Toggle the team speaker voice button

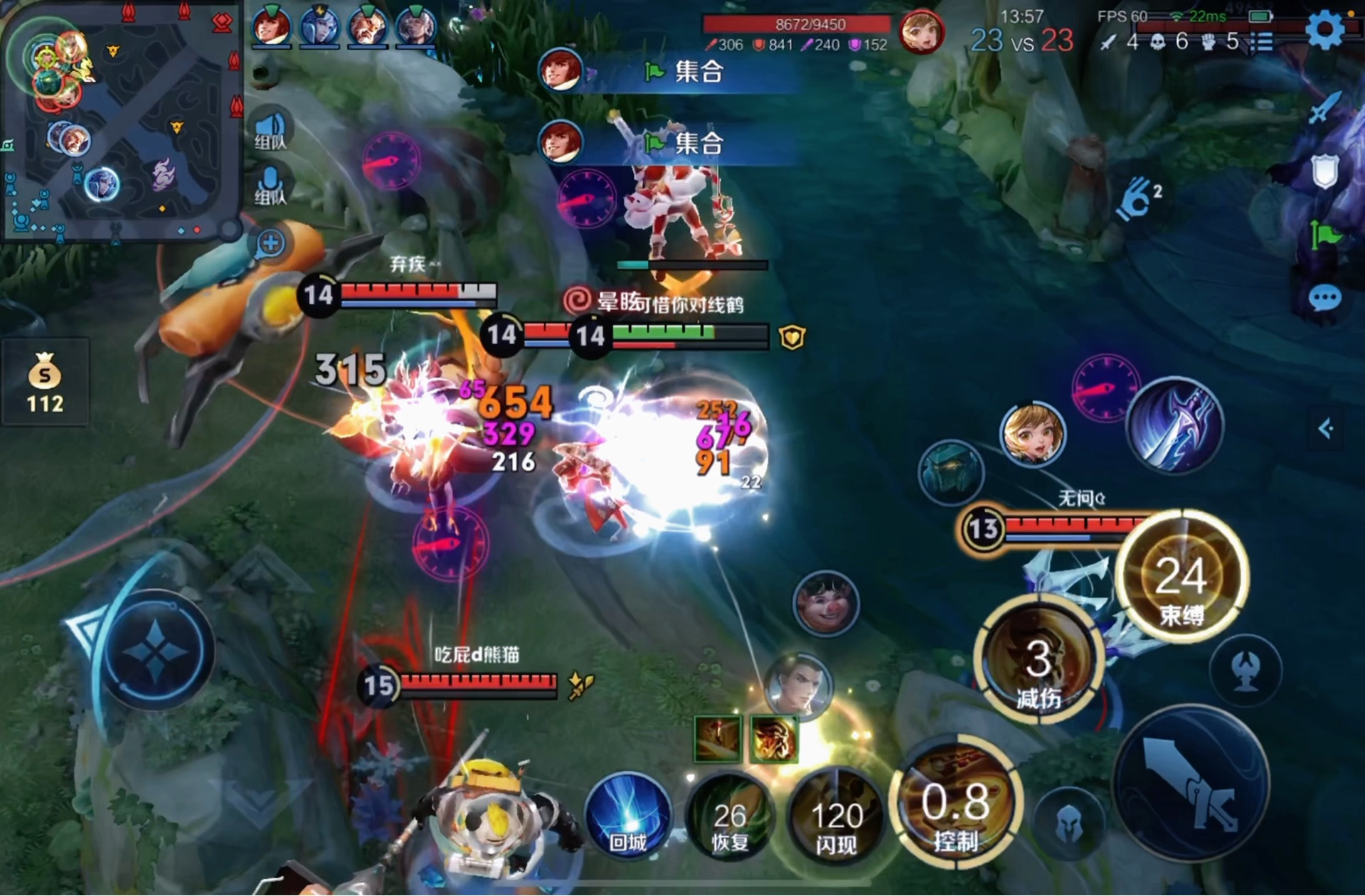(x=270, y=129)
